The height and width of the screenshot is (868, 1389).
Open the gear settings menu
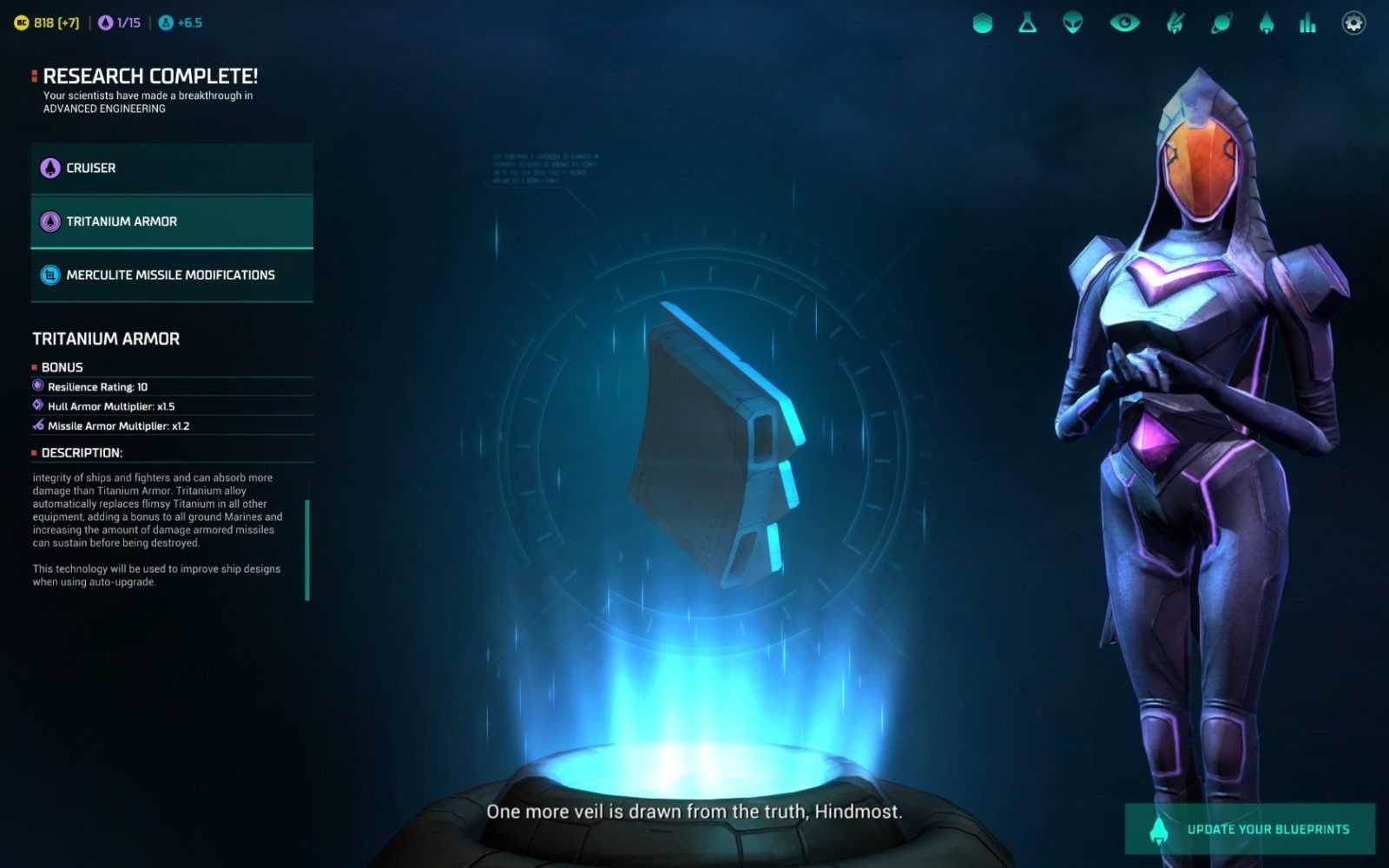[1353, 23]
